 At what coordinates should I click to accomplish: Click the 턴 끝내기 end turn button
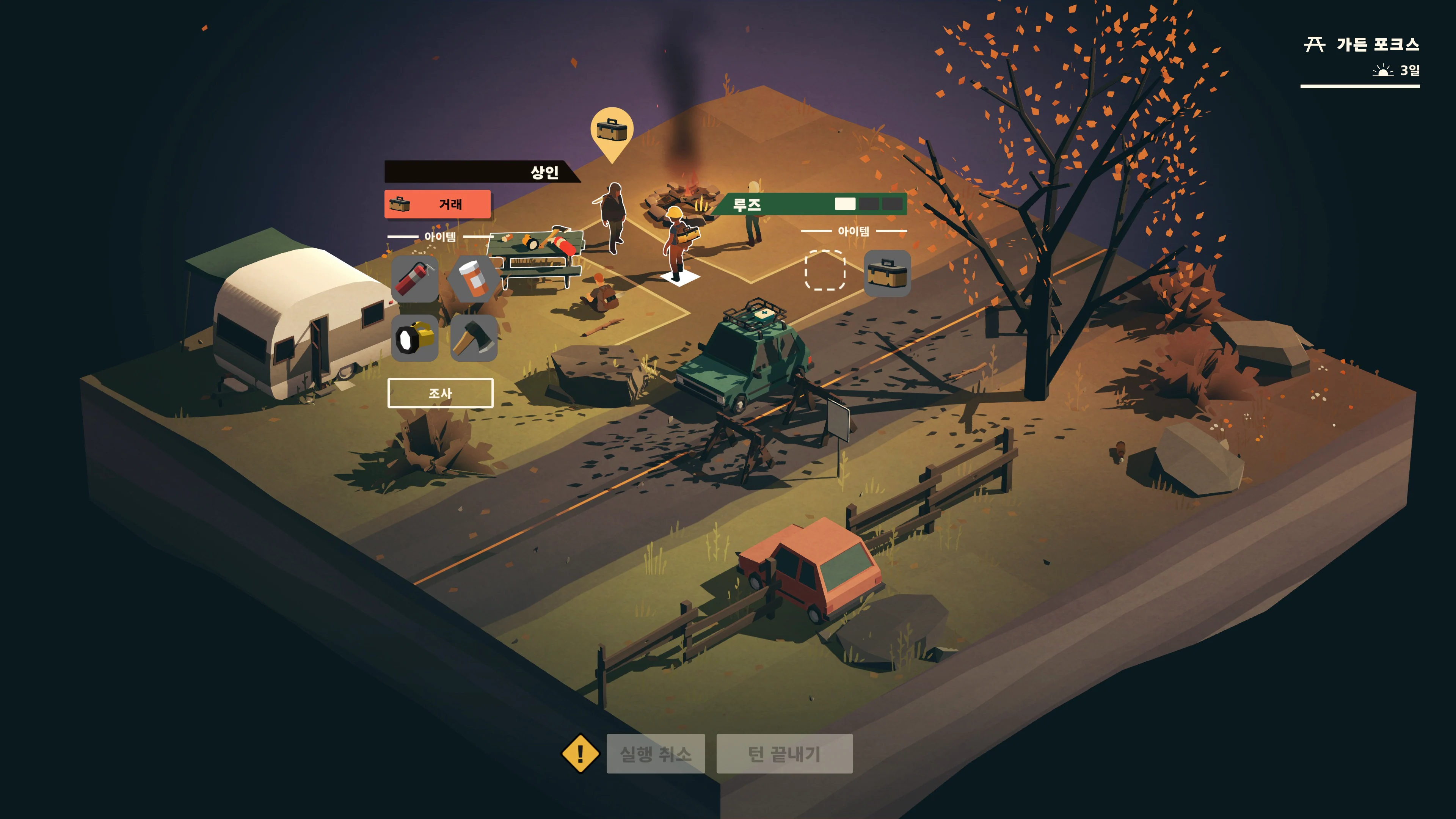784,755
